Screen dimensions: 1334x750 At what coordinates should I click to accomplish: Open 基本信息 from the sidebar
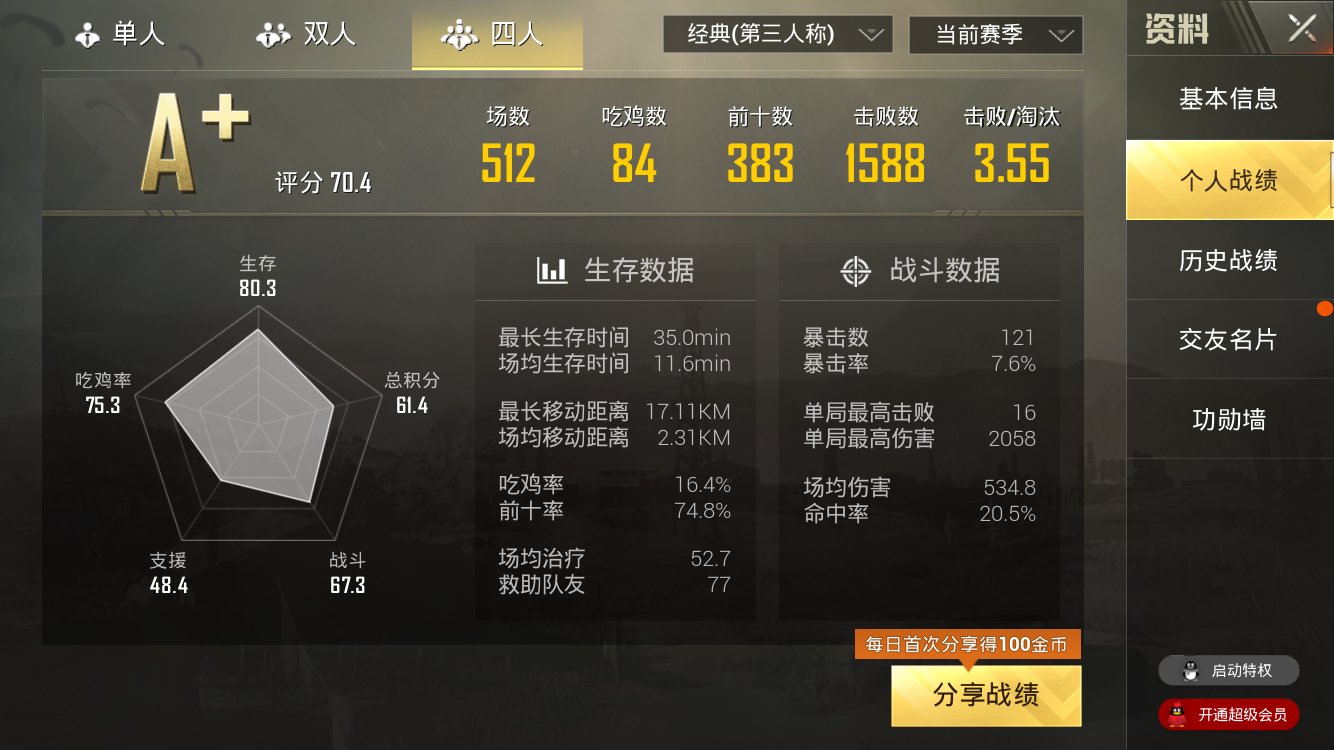(1228, 99)
